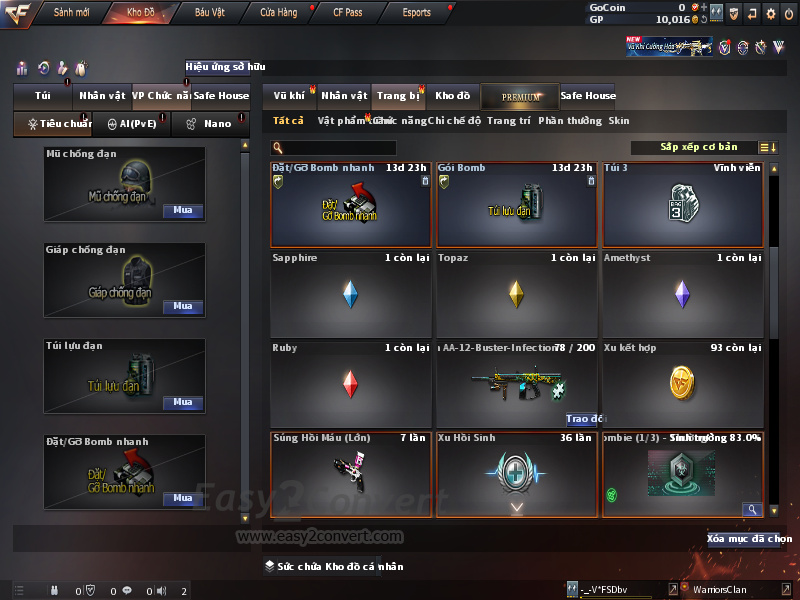Screen dimensions: 800x600
Task: Switch to the Báu Vật tab
Action: click(209, 13)
